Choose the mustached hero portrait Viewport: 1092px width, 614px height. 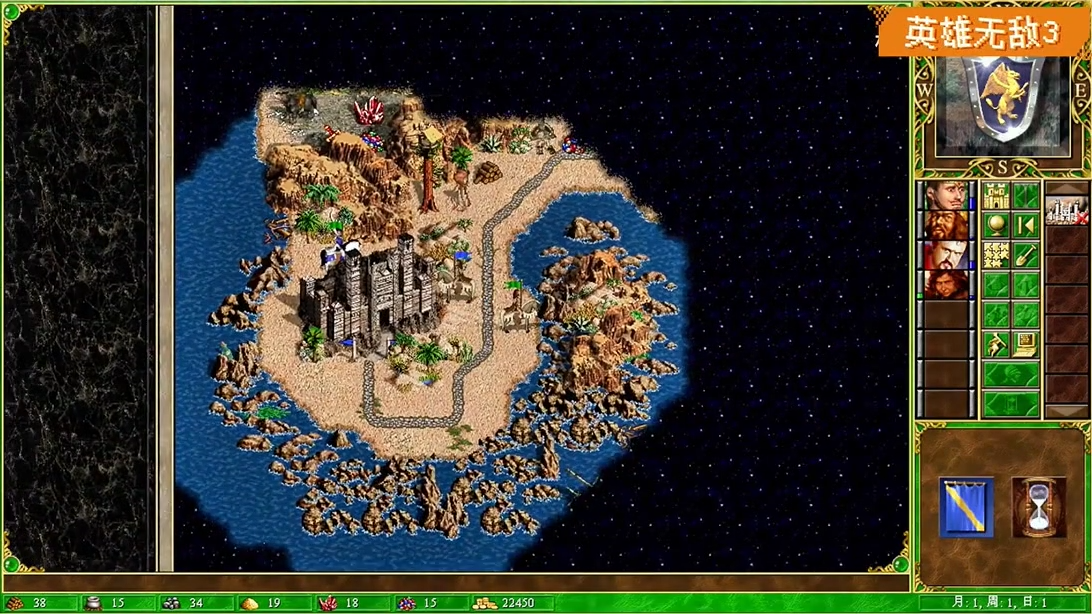coord(945,195)
